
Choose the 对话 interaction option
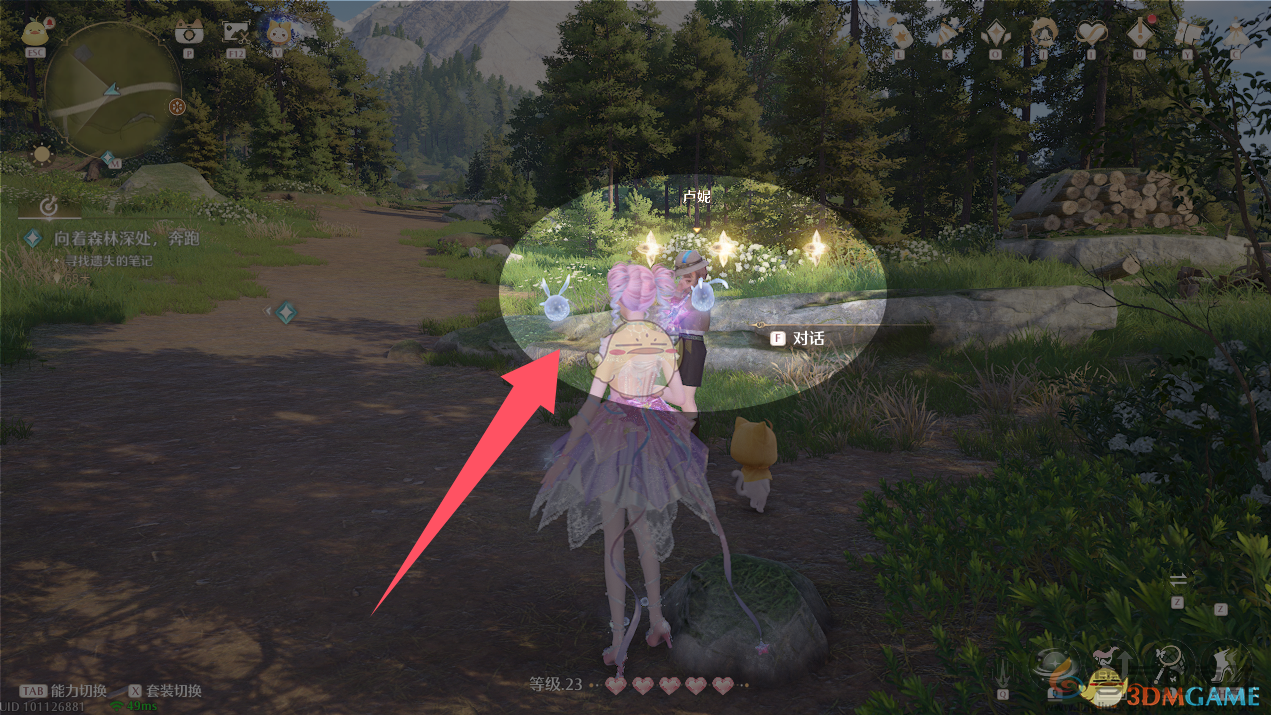(808, 339)
